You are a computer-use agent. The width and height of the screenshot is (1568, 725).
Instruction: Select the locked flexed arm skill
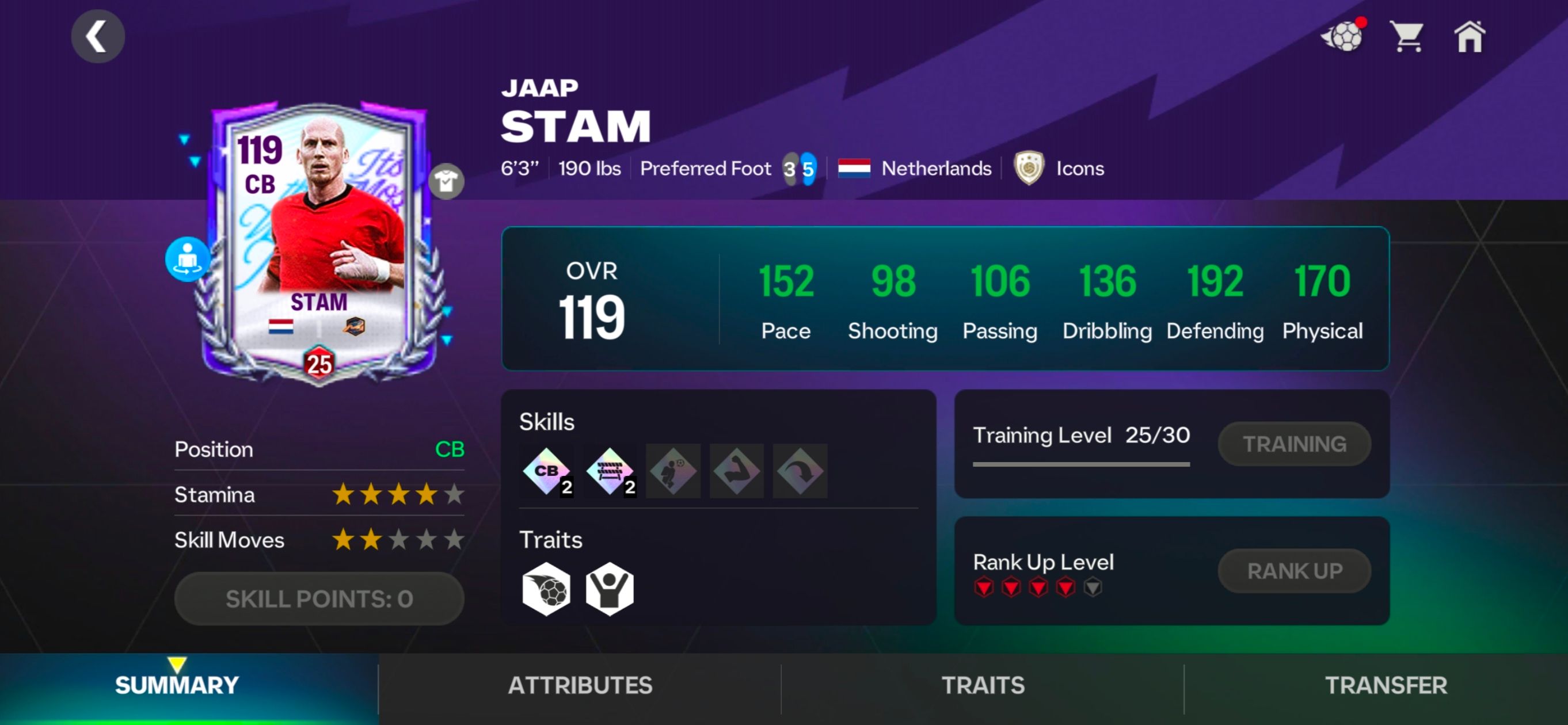[x=737, y=471]
